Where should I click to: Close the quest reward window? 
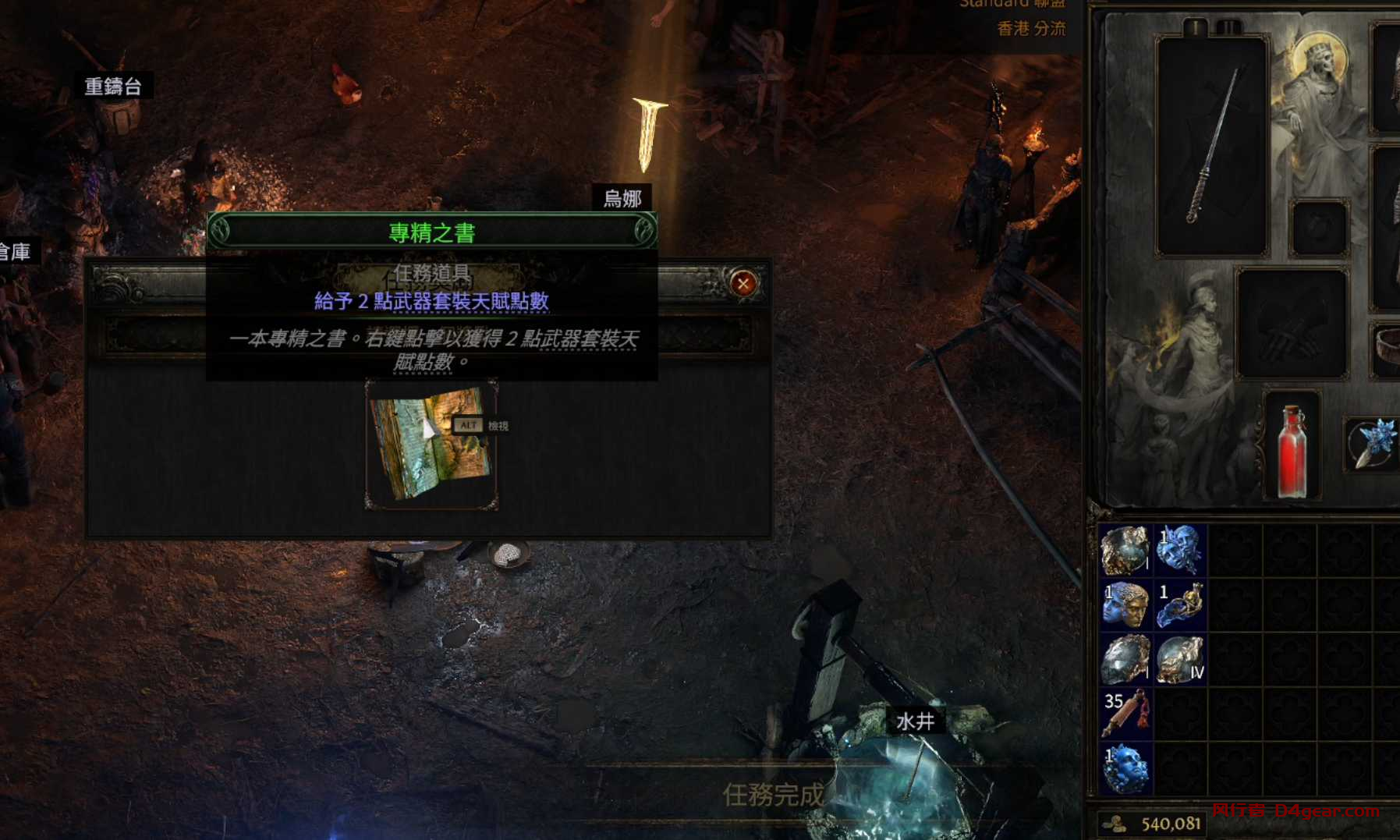[743, 283]
